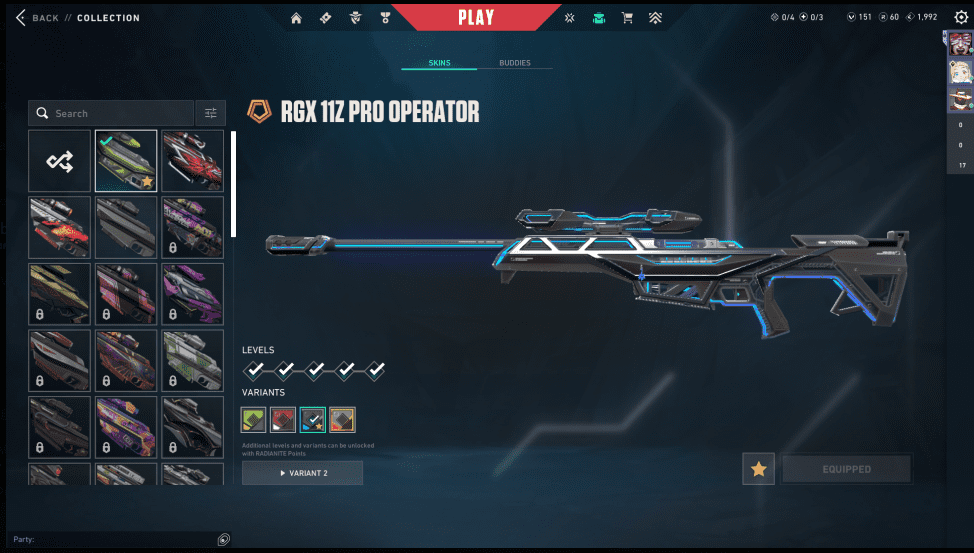Open the filter options beside Search

pyautogui.click(x=211, y=113)
